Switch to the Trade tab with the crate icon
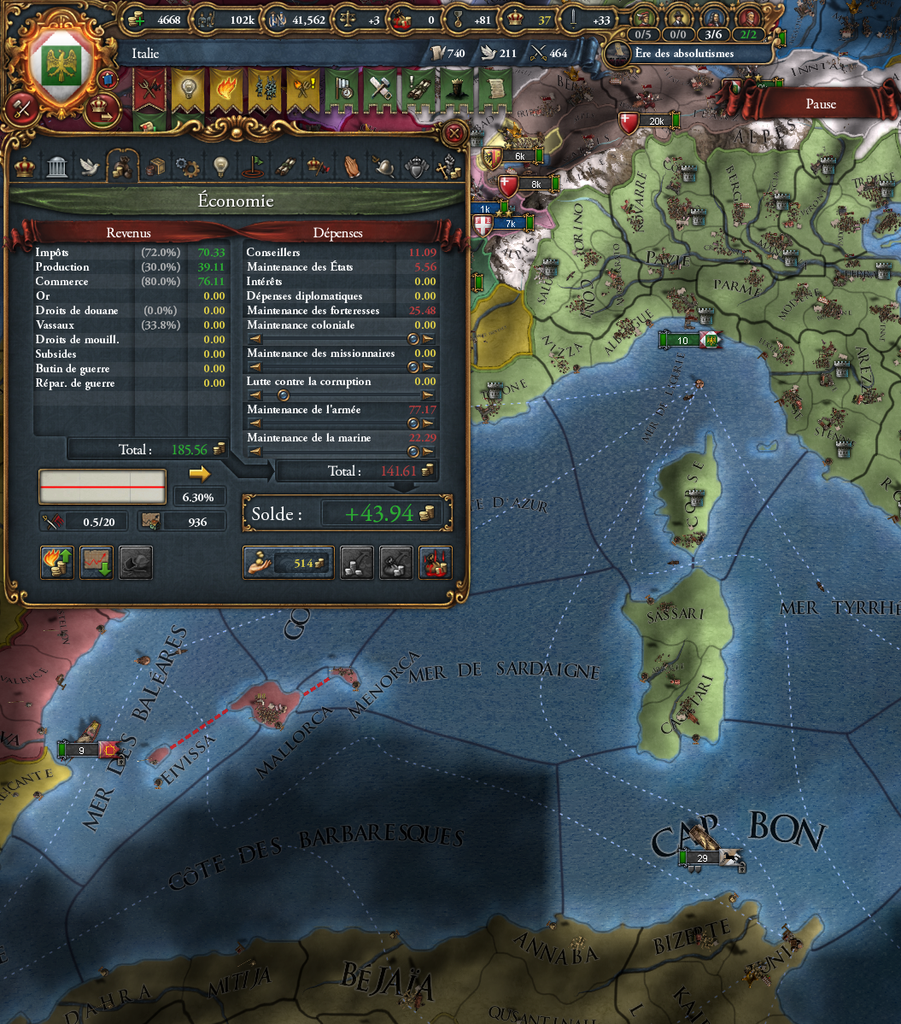Viewport: 901px width, 1024px height. pos(155,167)
